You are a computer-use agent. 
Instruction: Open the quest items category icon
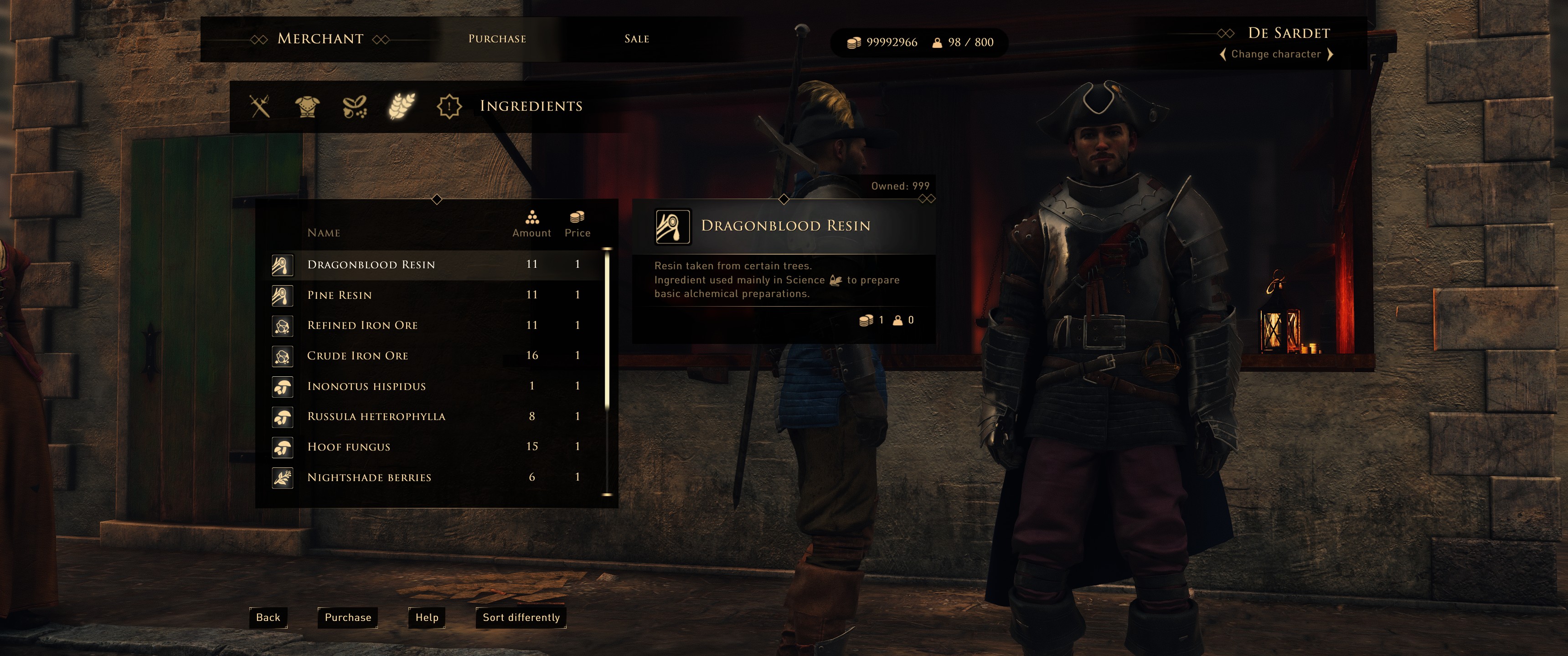(449, 107)
